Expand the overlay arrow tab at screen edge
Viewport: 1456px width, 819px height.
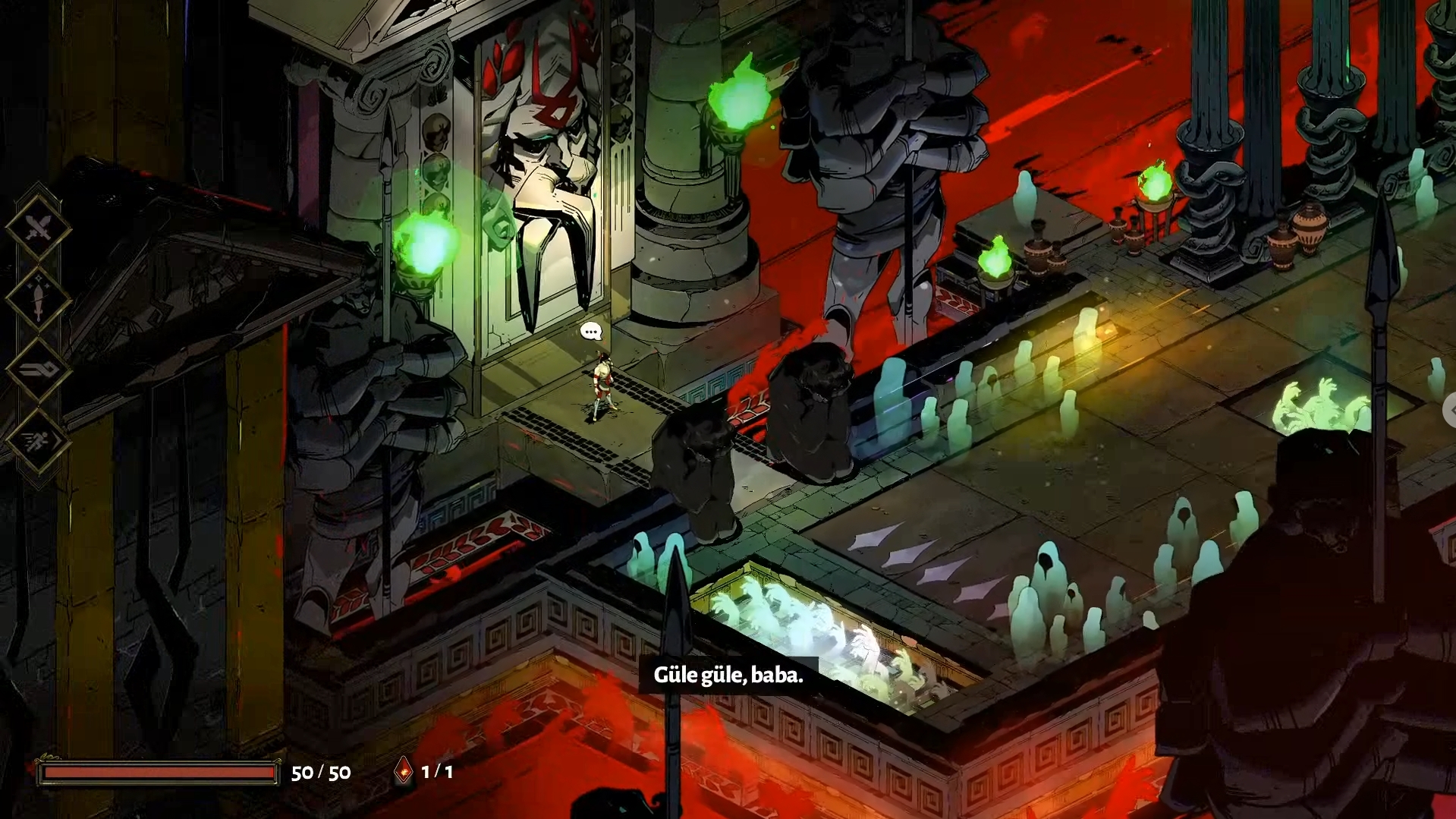(1450, 411)
